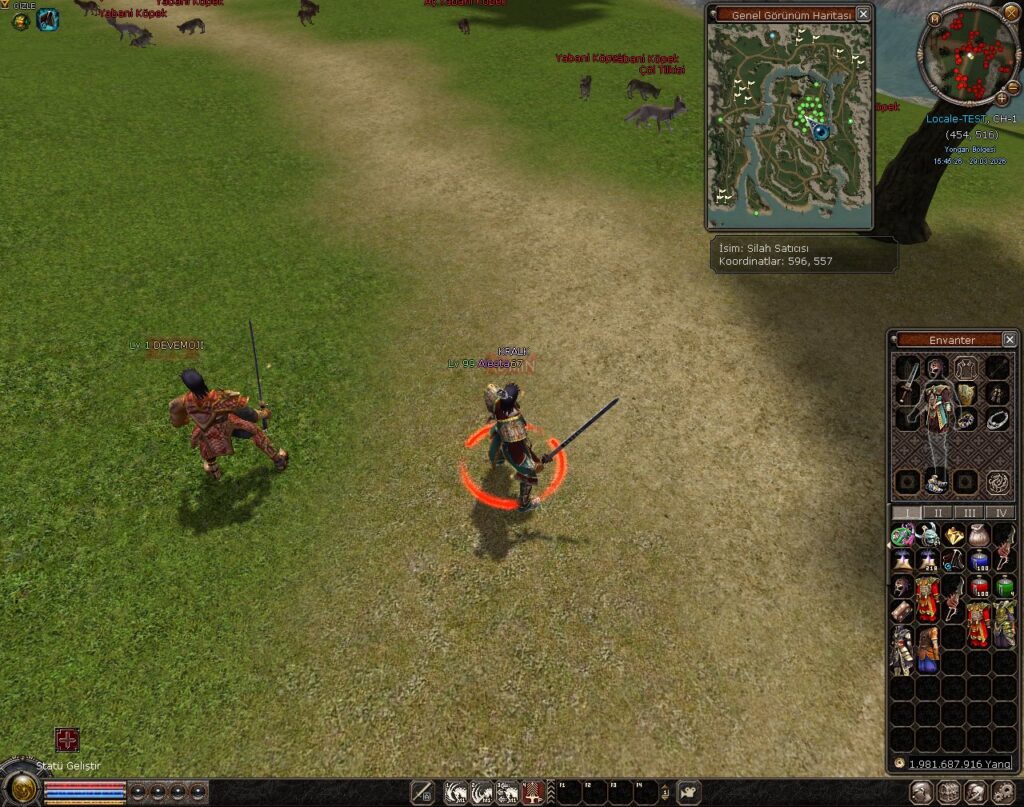Open the Statü Geliştir red plus button

coord(67,740)
